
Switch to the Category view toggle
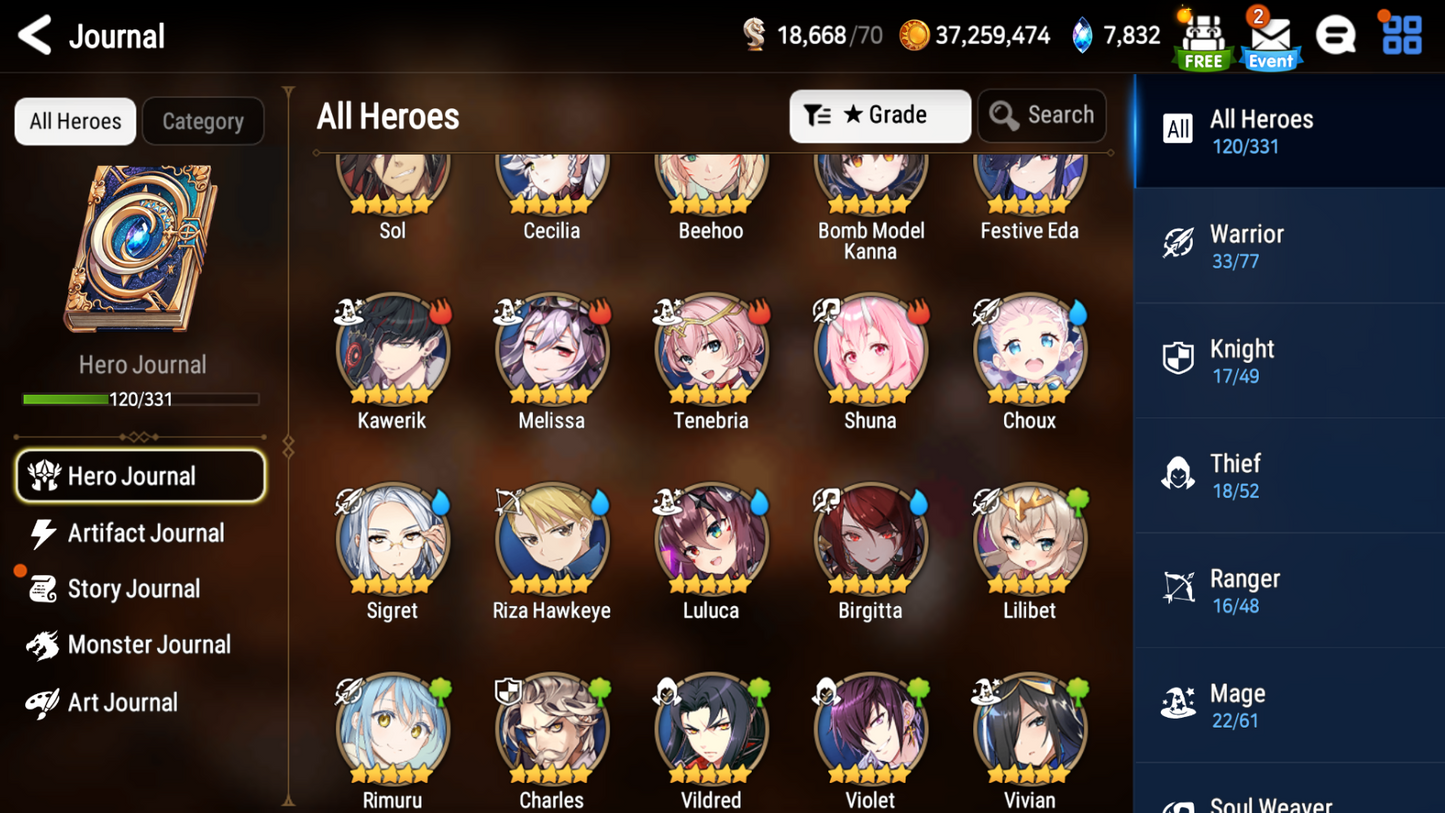[x=203, y=121]
